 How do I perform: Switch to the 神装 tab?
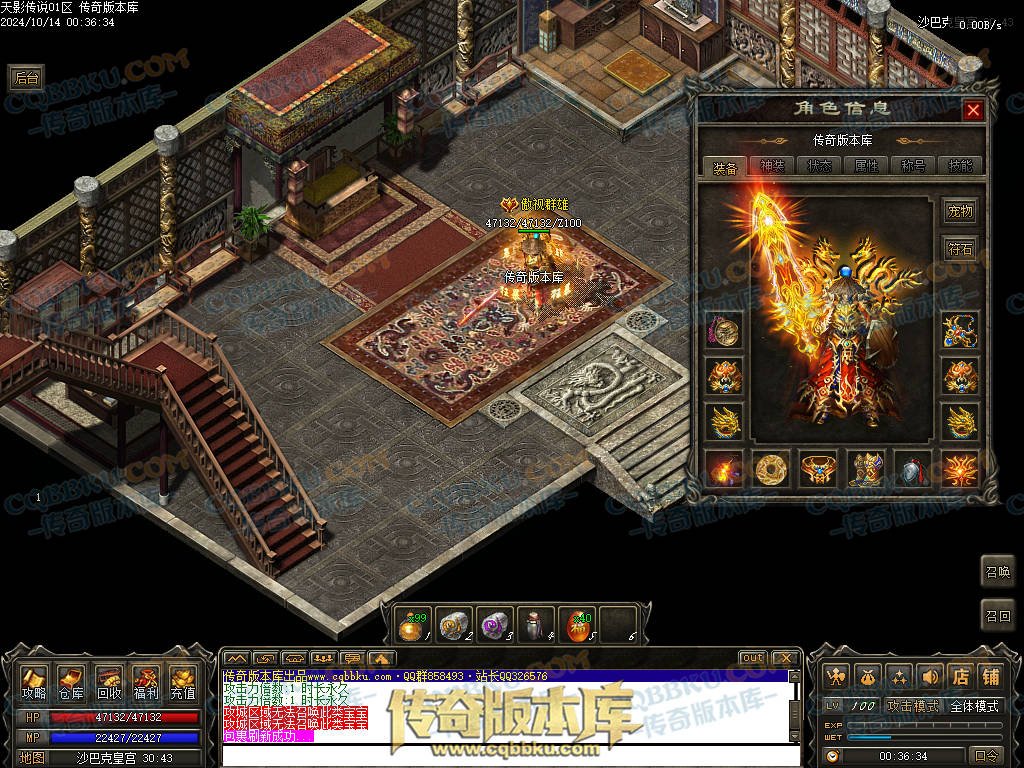pos(772,166)
